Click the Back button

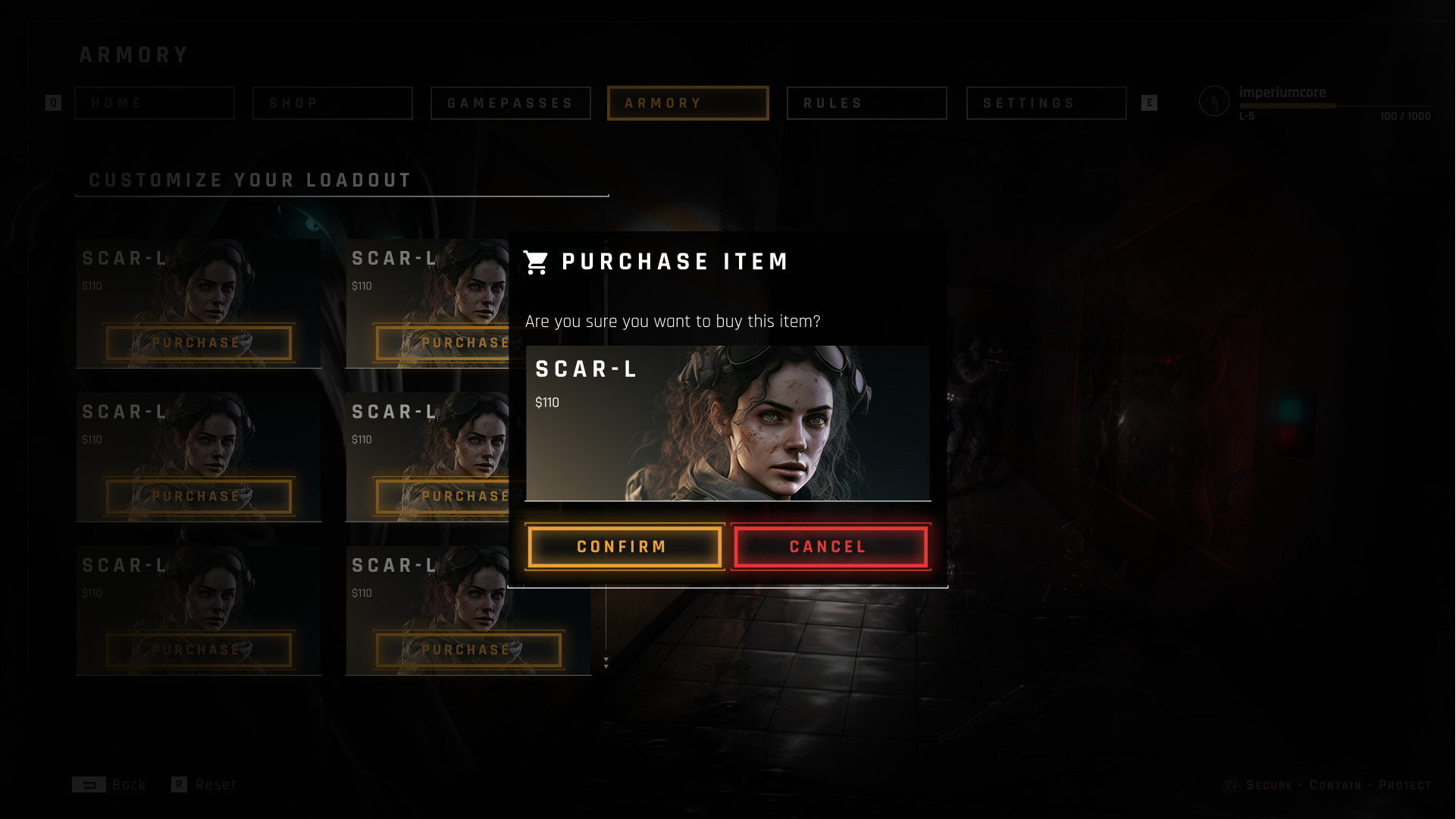[x=110, y=785]
